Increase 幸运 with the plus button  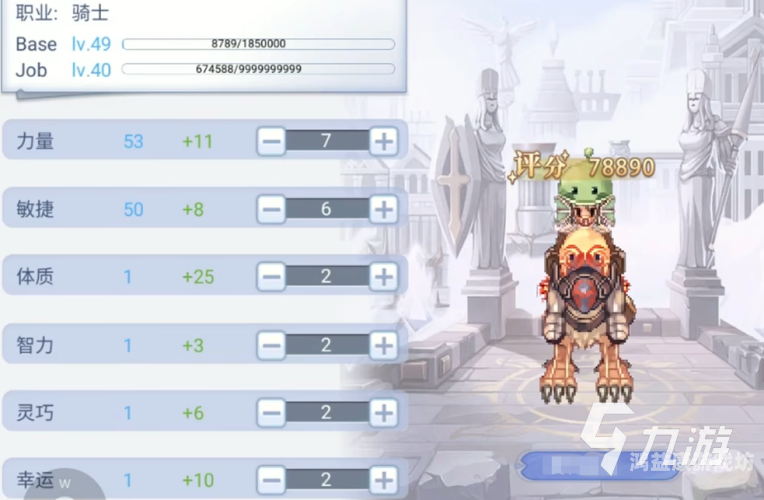pyautogui.click(x=383, y=480)
